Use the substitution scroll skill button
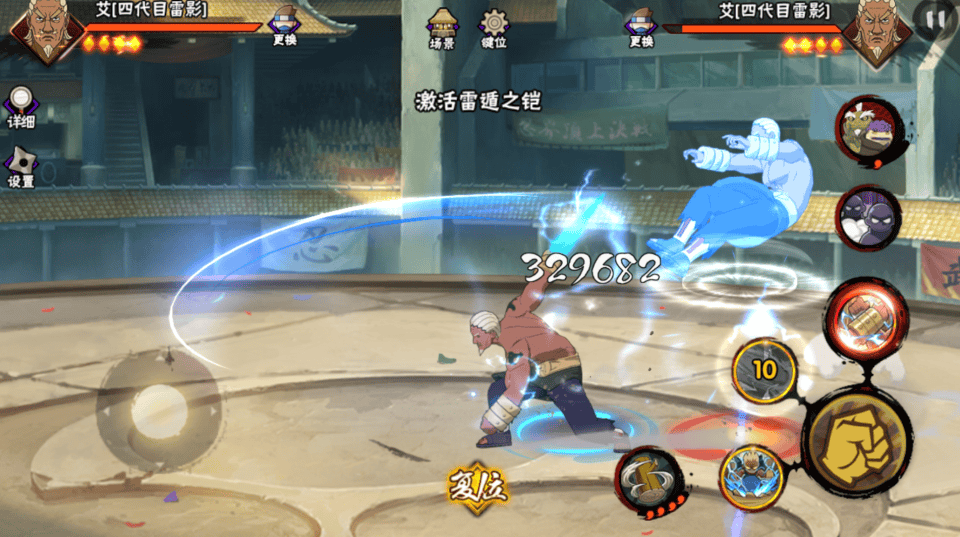The width and height of the screenshot is (960, 537). point(648,481)
